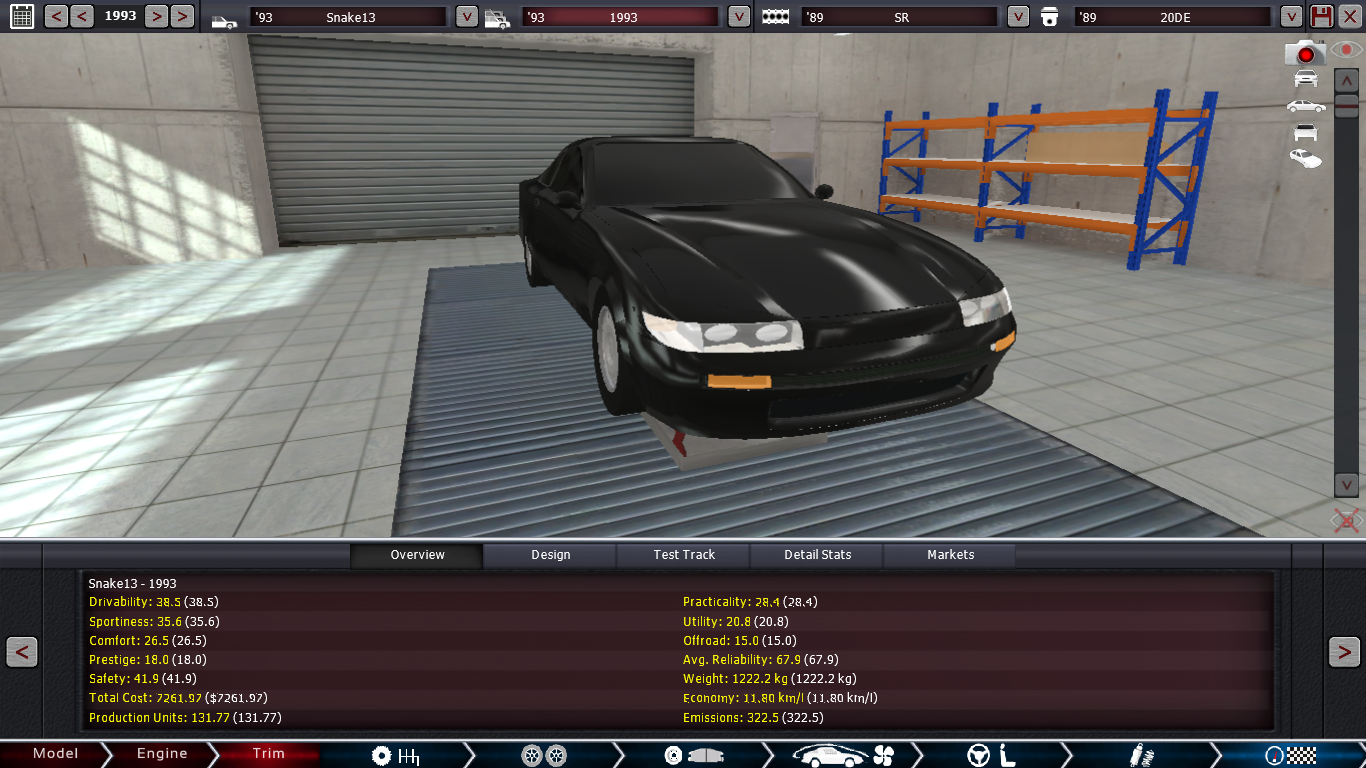Screen dimensions: 1366x768
Task: Save the car with the floppy disk icon
Action: pos(1321,16)
